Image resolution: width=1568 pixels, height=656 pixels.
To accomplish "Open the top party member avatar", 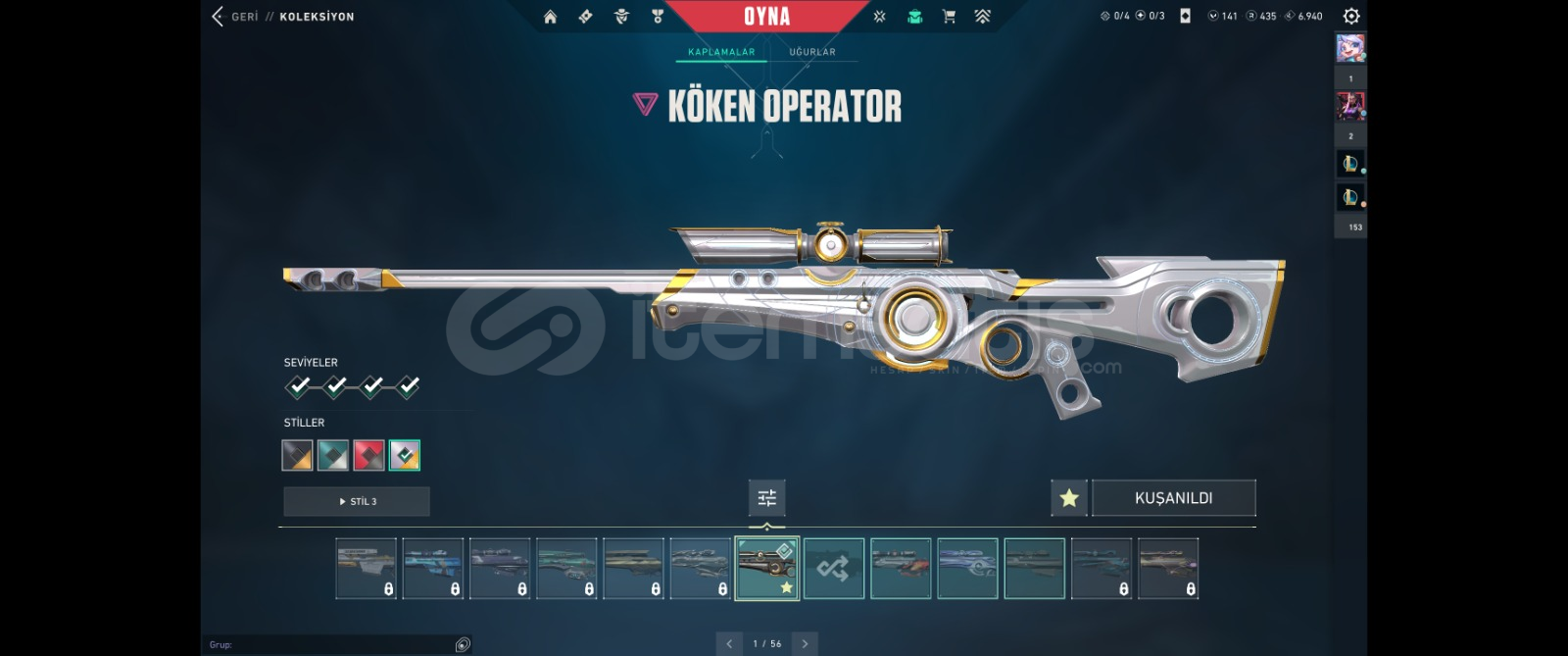I will (1350, 47).
